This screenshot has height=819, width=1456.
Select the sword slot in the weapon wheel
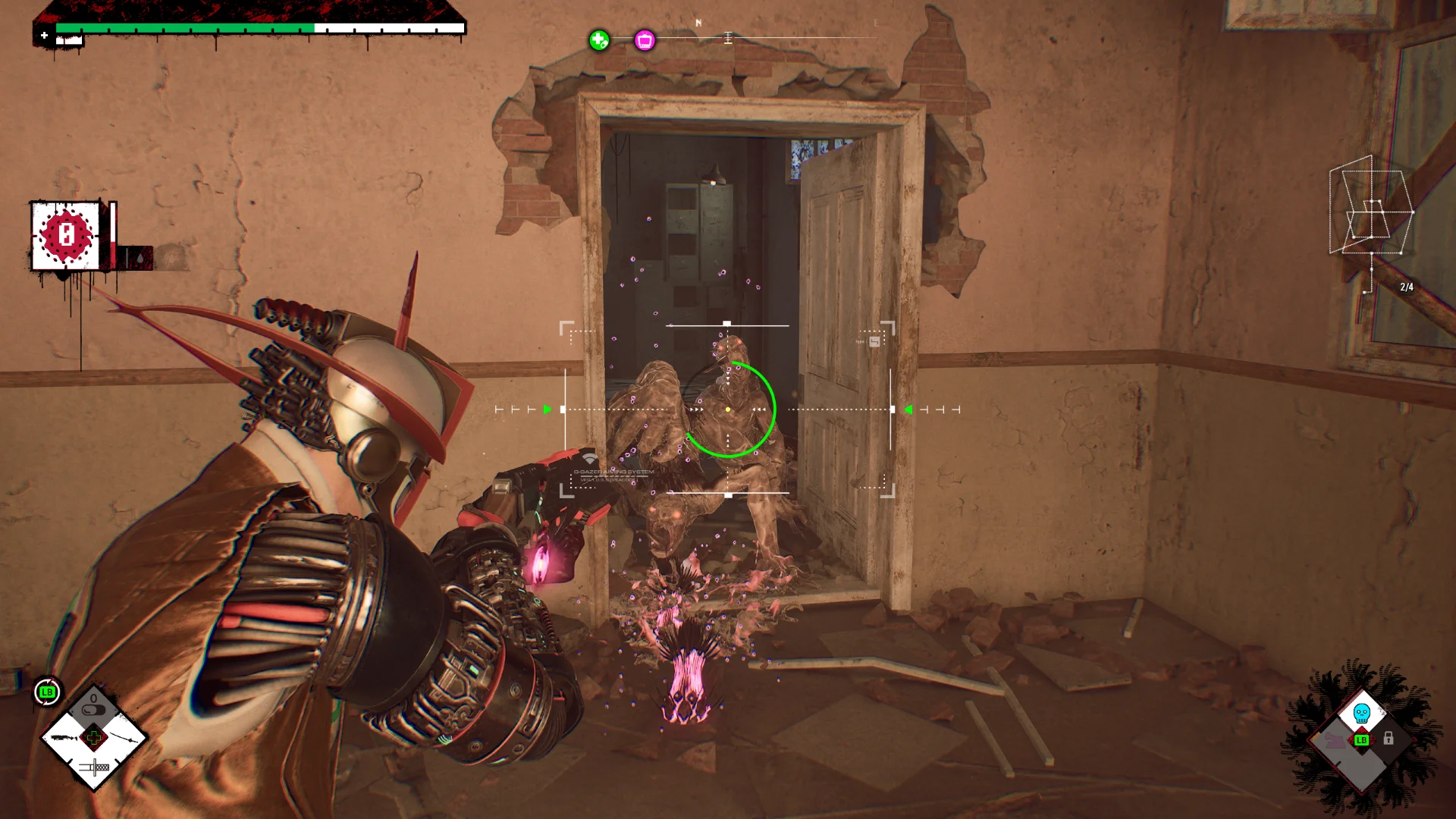pos(121,738)
